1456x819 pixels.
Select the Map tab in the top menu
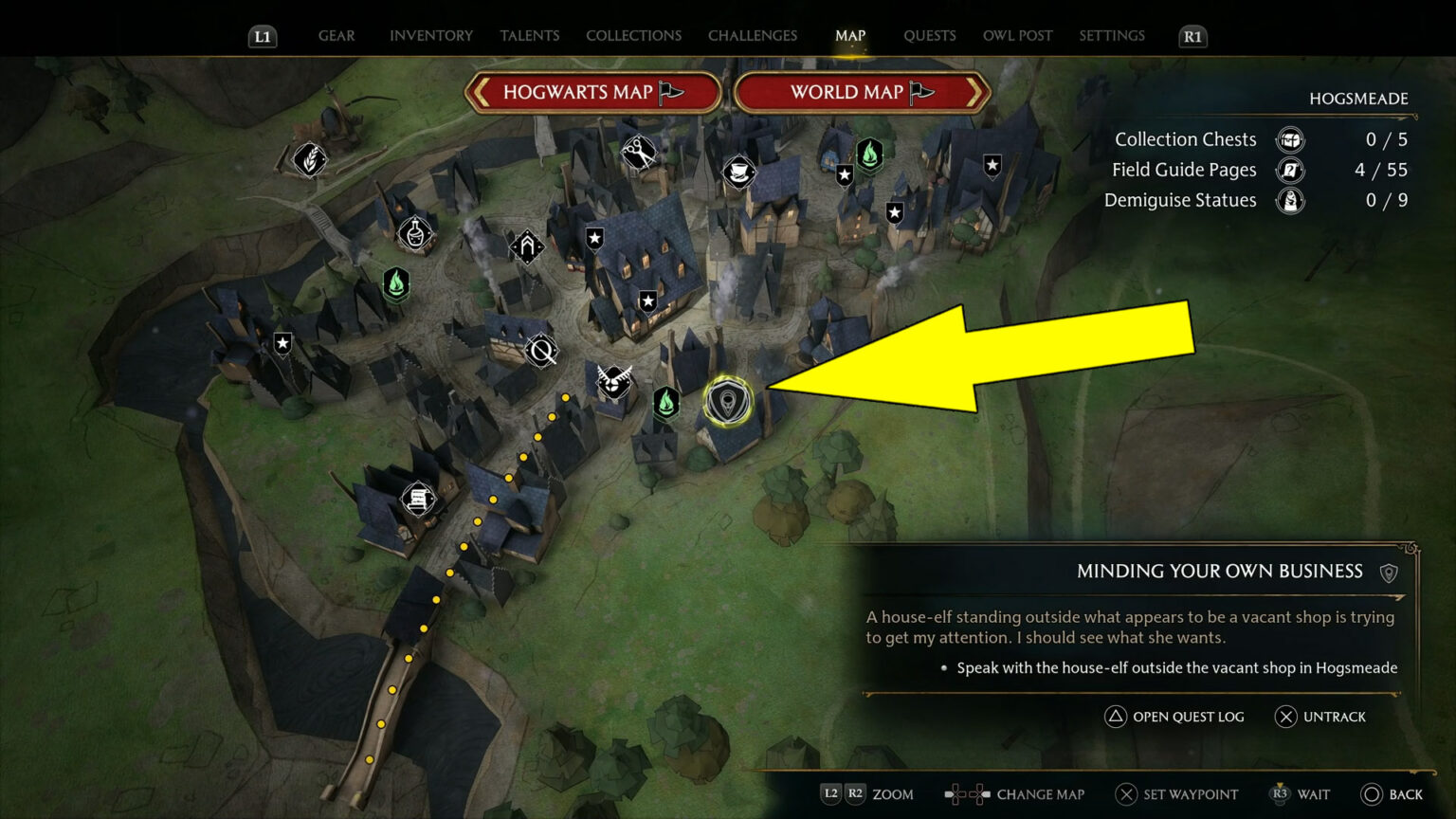pyautogui.click(x=849, y=35)
